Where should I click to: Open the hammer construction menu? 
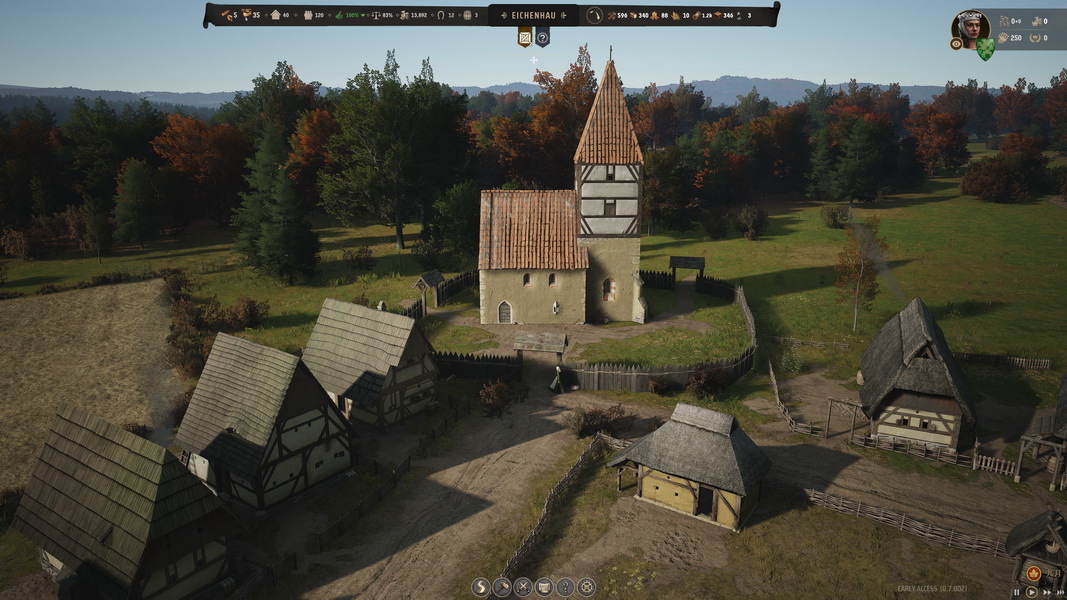click(501, 587)
